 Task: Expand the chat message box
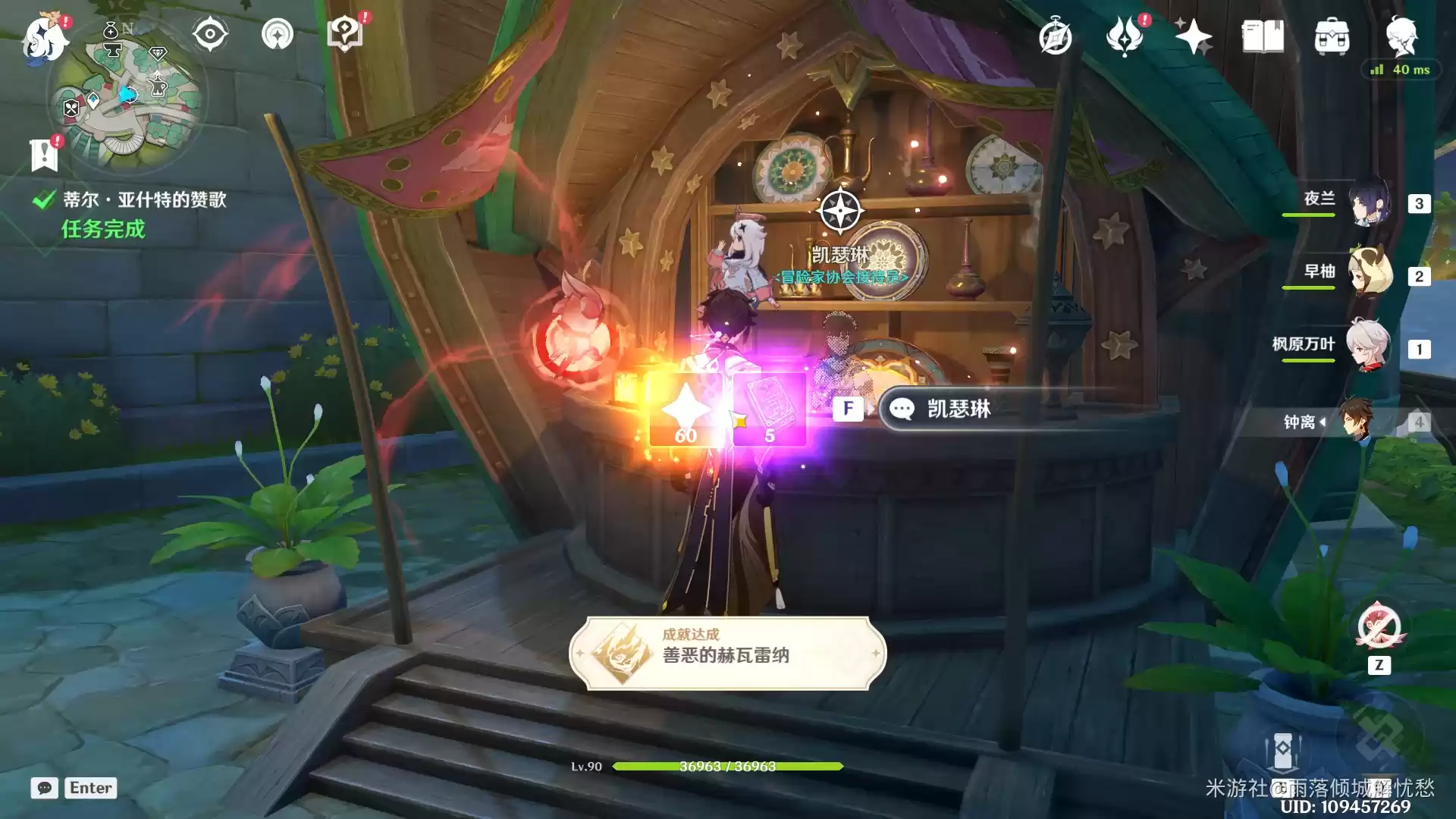(x=45, y=789)
